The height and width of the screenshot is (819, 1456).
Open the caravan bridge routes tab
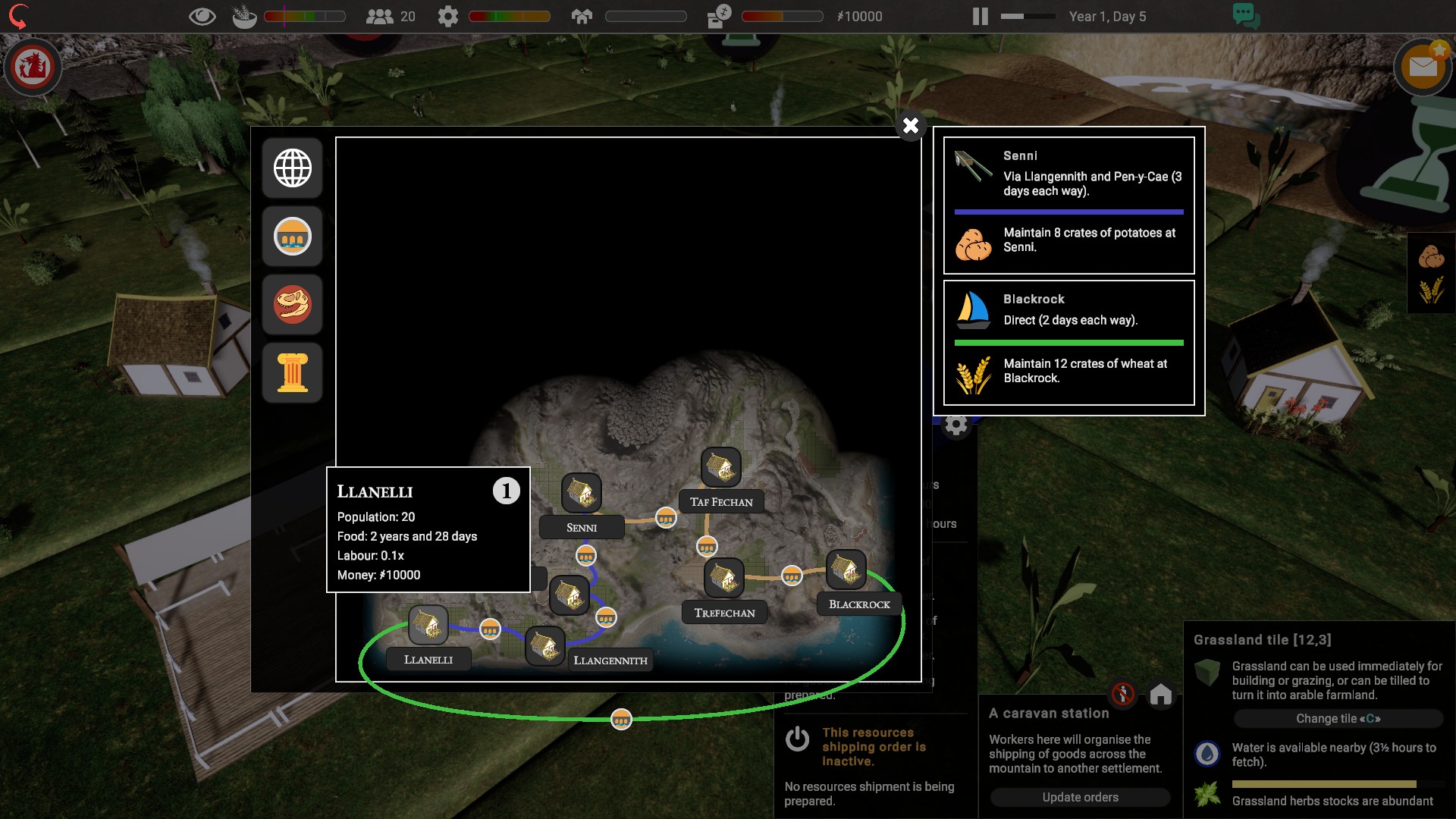(x=293, y=237)
